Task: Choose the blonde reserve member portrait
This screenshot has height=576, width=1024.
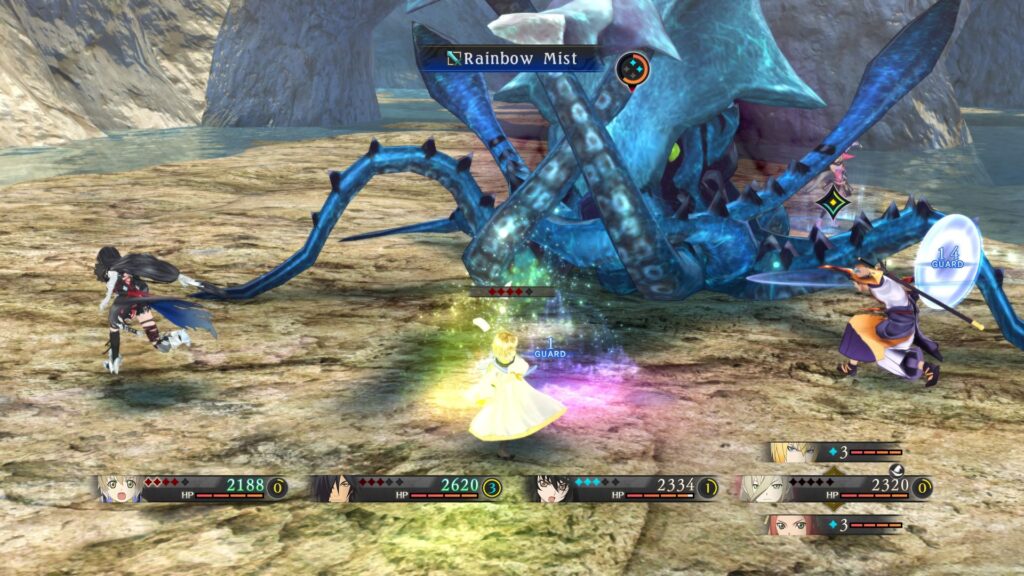Action: (x=789, y=452)
